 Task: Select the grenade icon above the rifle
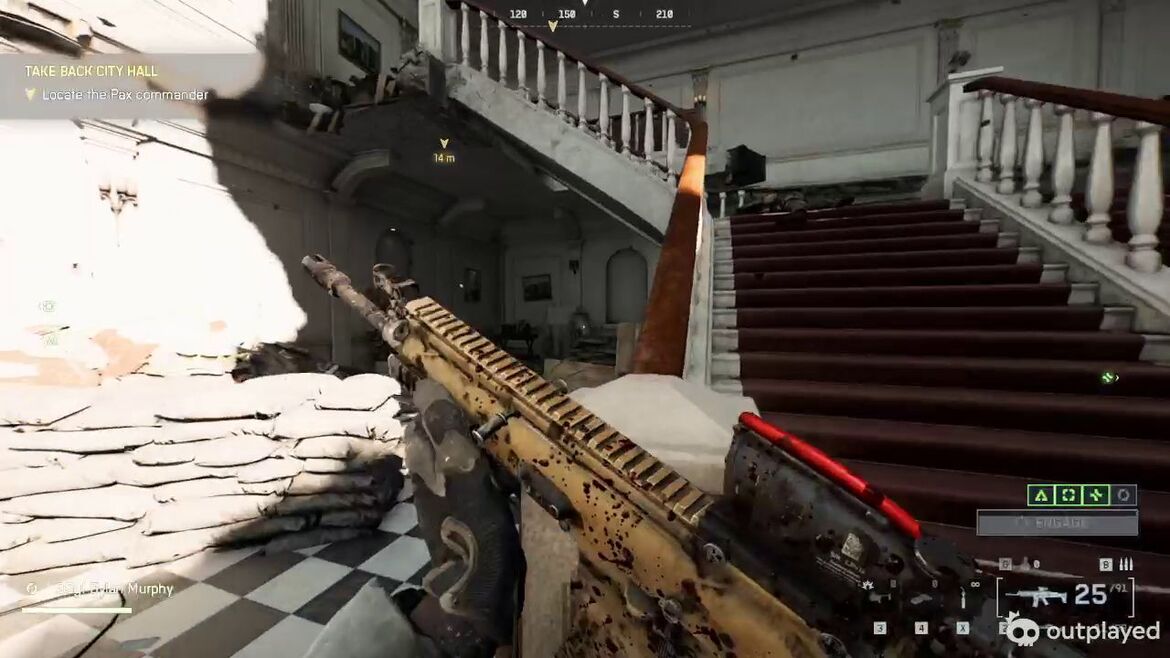click(1023, 565)
